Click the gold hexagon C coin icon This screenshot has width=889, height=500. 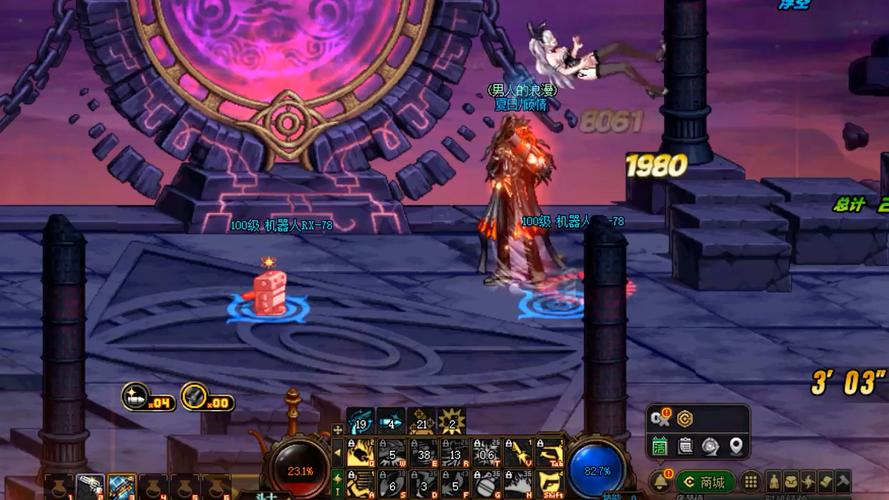685,418
